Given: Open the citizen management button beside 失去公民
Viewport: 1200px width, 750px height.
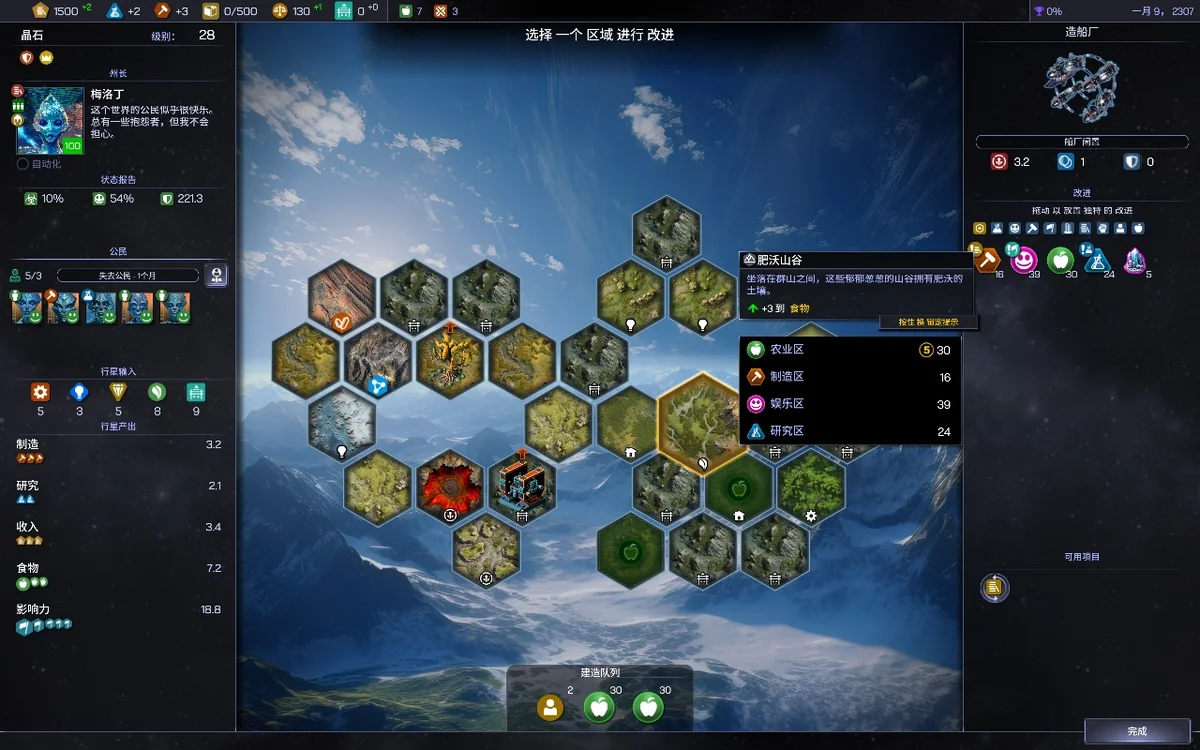Looking at the screenshot, I should [x=216, y=276].
